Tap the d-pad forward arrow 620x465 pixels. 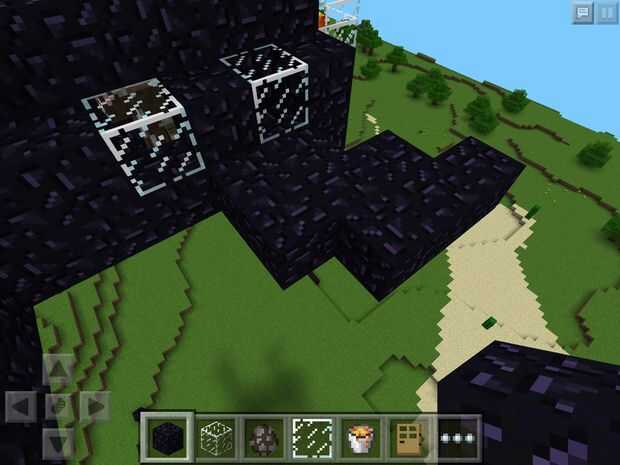58,370
